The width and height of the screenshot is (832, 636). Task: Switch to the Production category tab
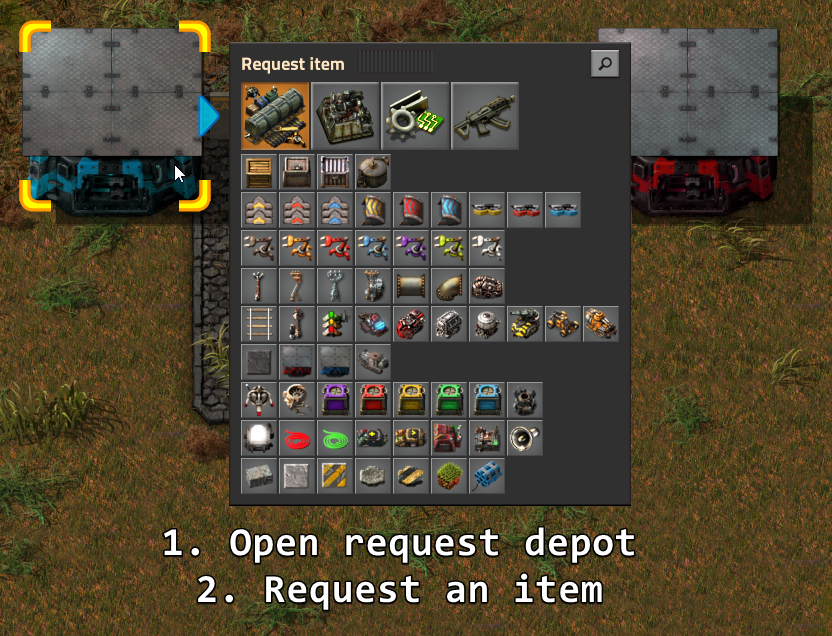(345, 116)
